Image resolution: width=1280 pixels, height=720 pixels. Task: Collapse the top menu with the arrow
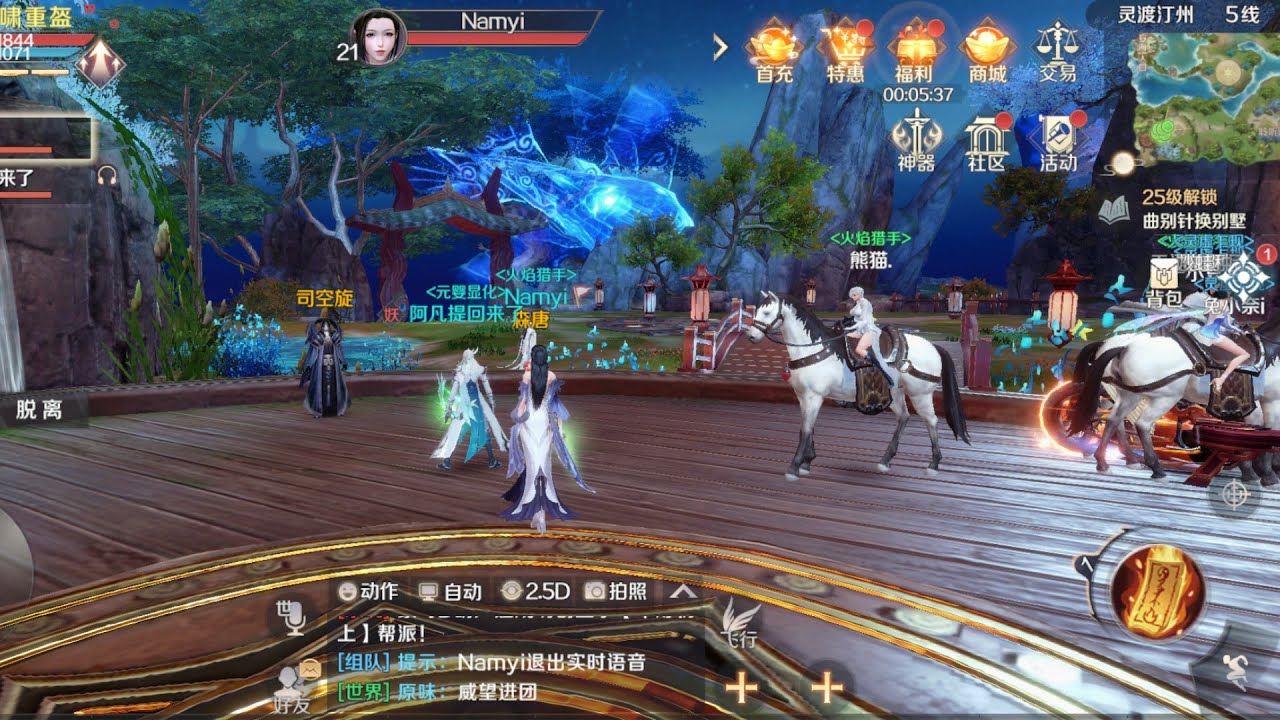pos(720,47)
